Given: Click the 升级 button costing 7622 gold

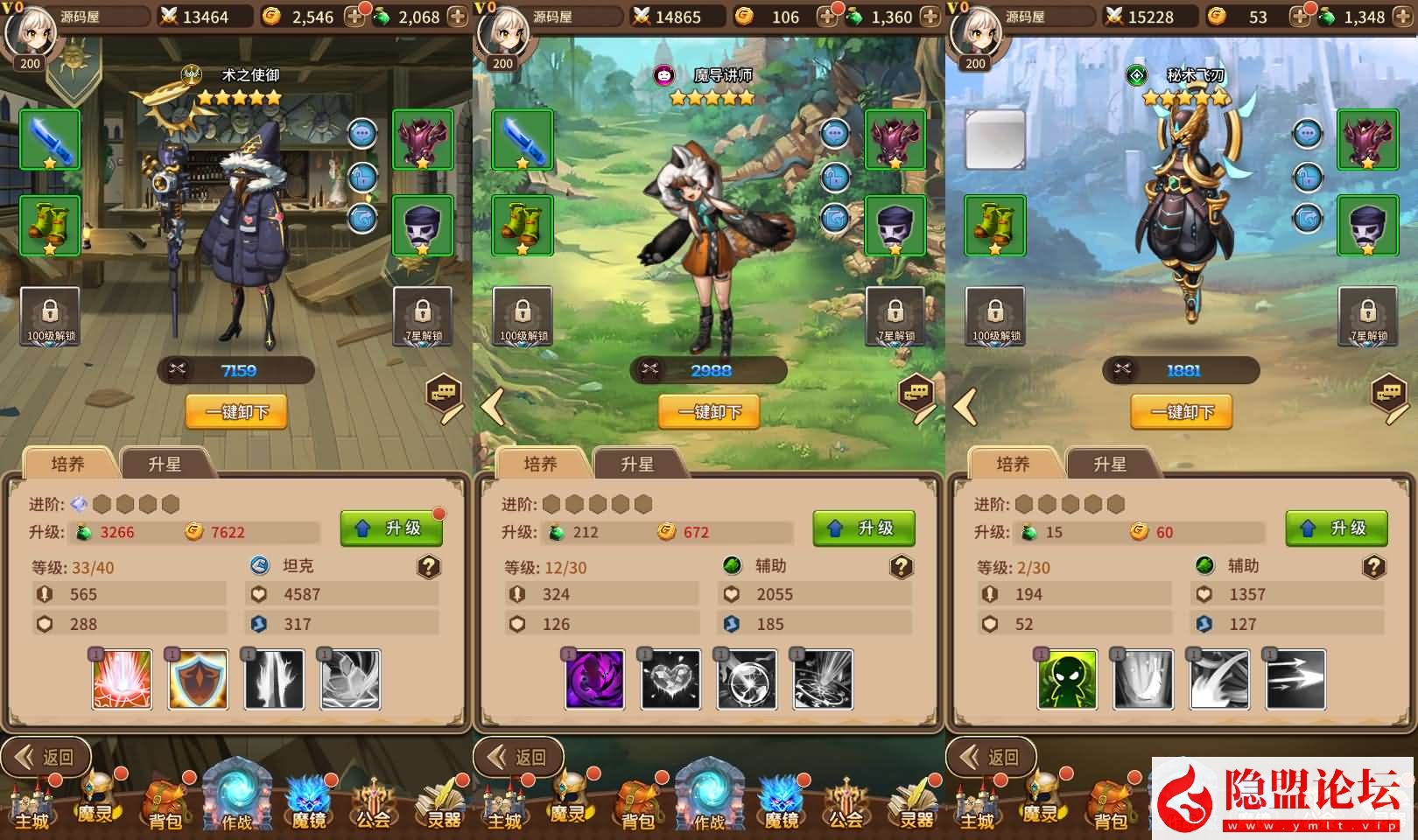Looking at the screenshot, I should click(390, 528).
